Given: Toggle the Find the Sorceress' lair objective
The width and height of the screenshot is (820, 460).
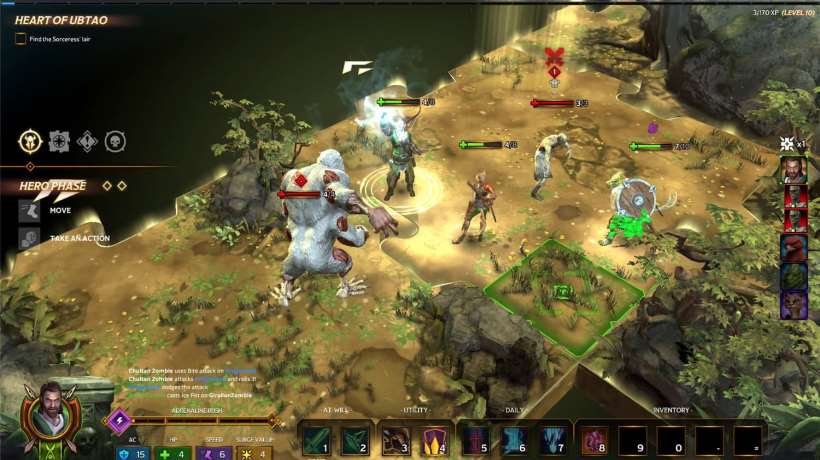Looking at the screenshot, I should [20, 38].
